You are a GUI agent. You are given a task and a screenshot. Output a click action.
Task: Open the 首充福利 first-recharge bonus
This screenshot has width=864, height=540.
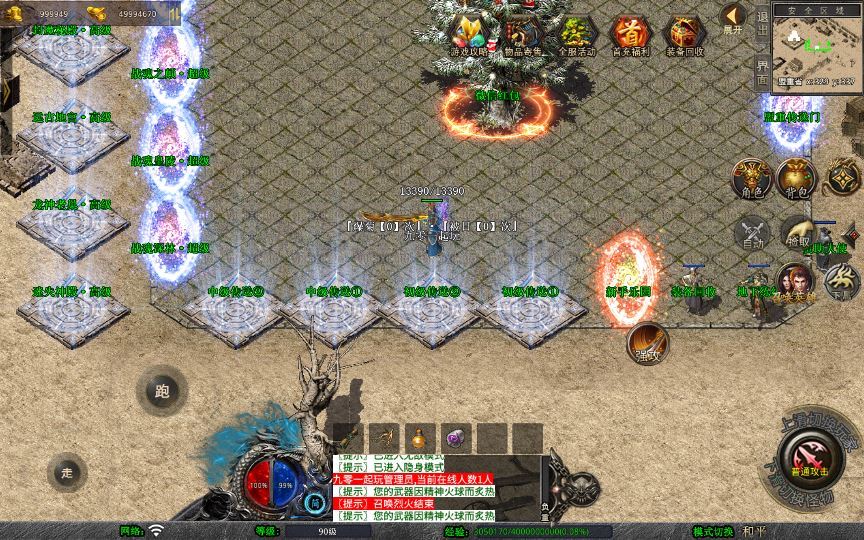click(x=630, y=36)
